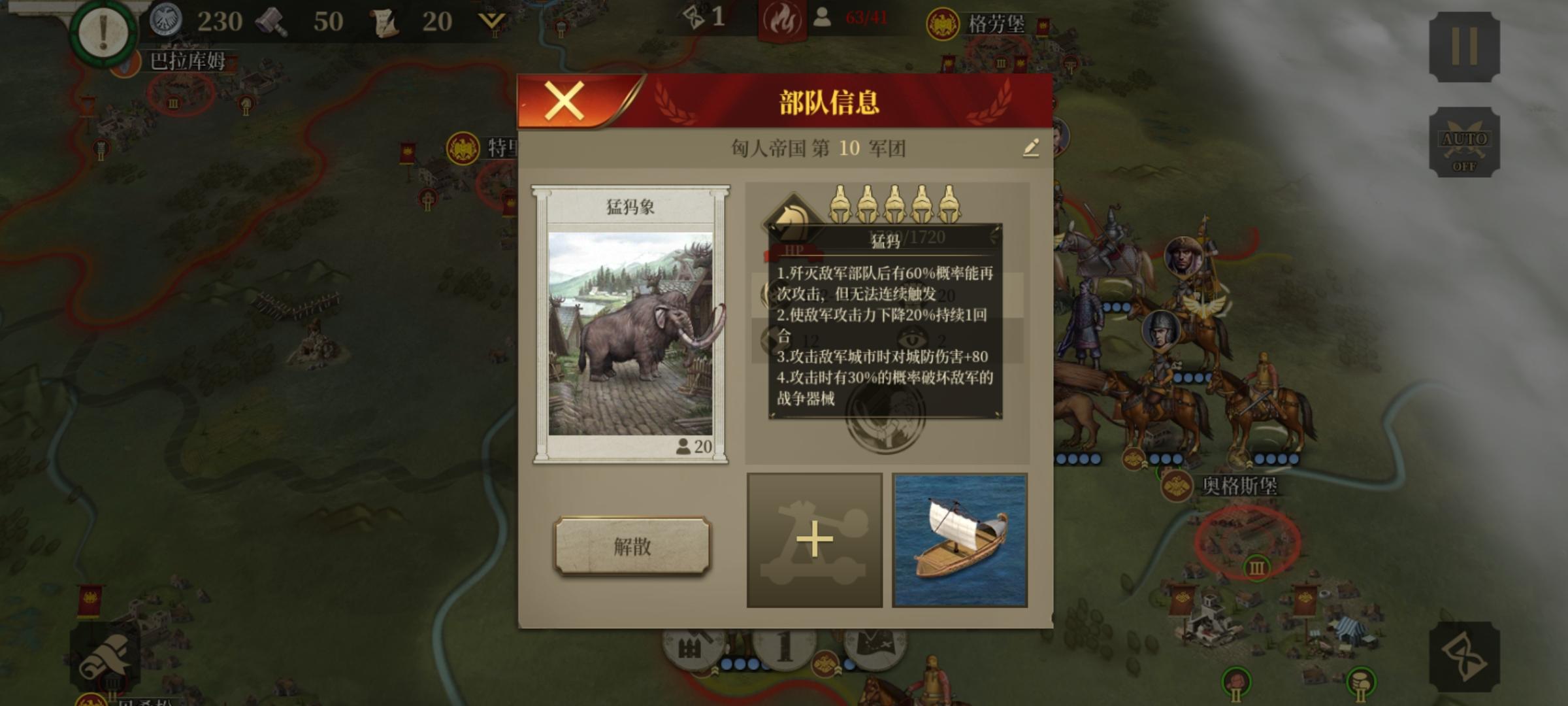This screenshot has width=1568, height=706.
Task: Expand the resource bar chevron
Action: click(x=491, y=20)
